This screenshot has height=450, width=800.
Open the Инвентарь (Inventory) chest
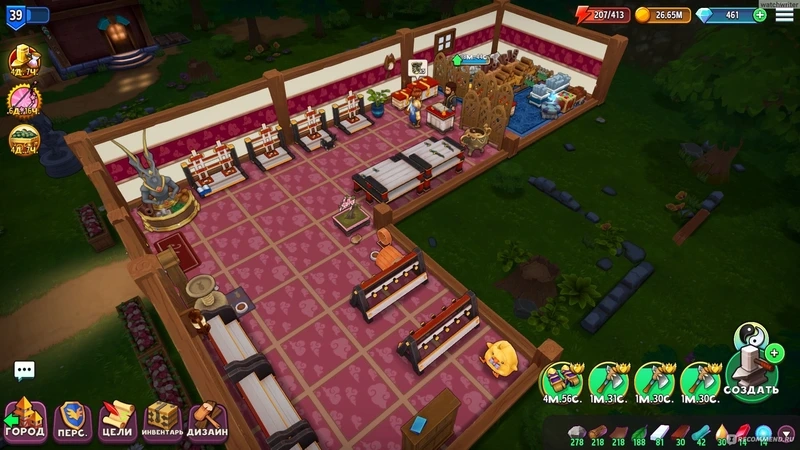[163, 418]
